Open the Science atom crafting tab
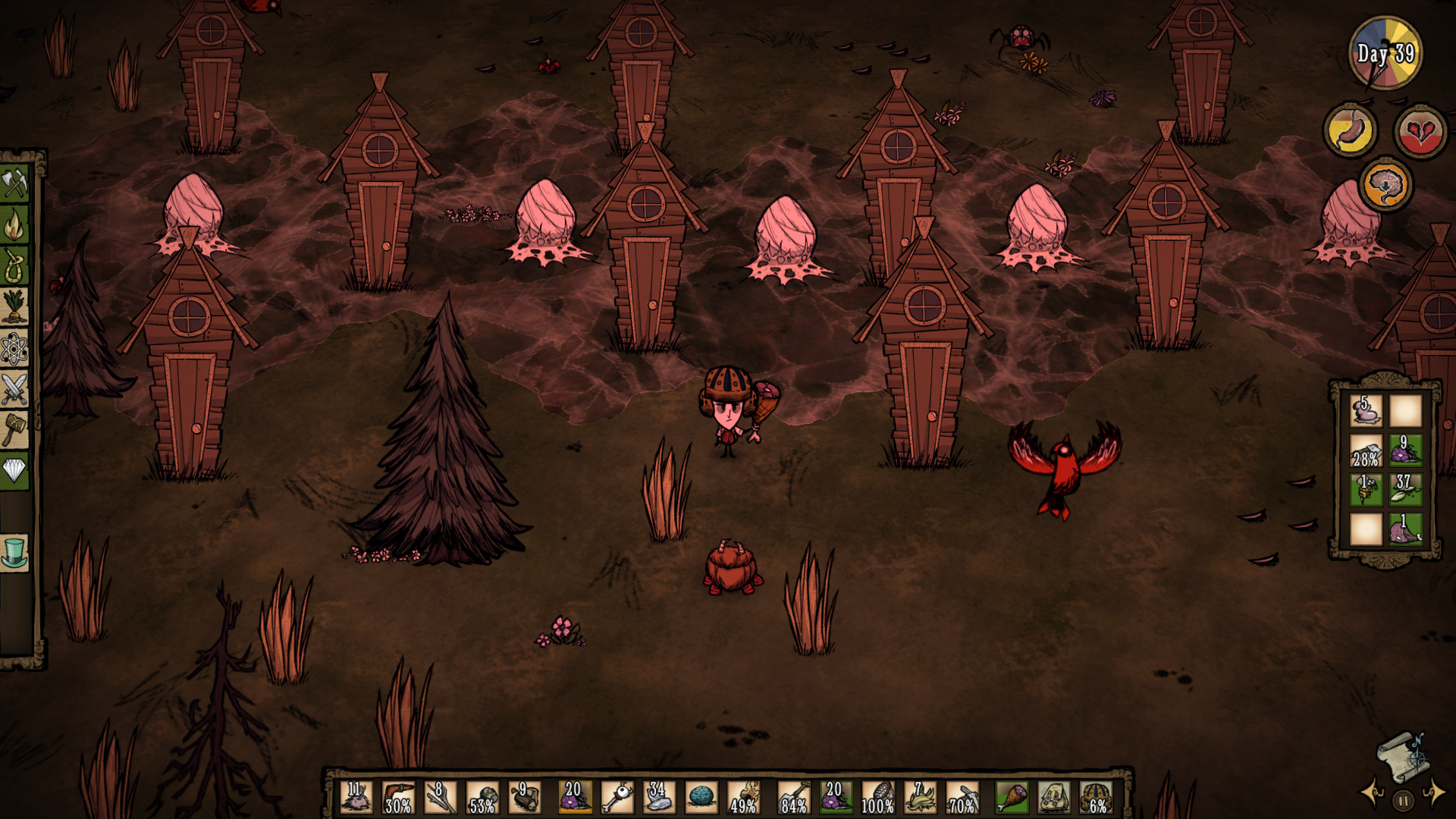 [14, 348]
